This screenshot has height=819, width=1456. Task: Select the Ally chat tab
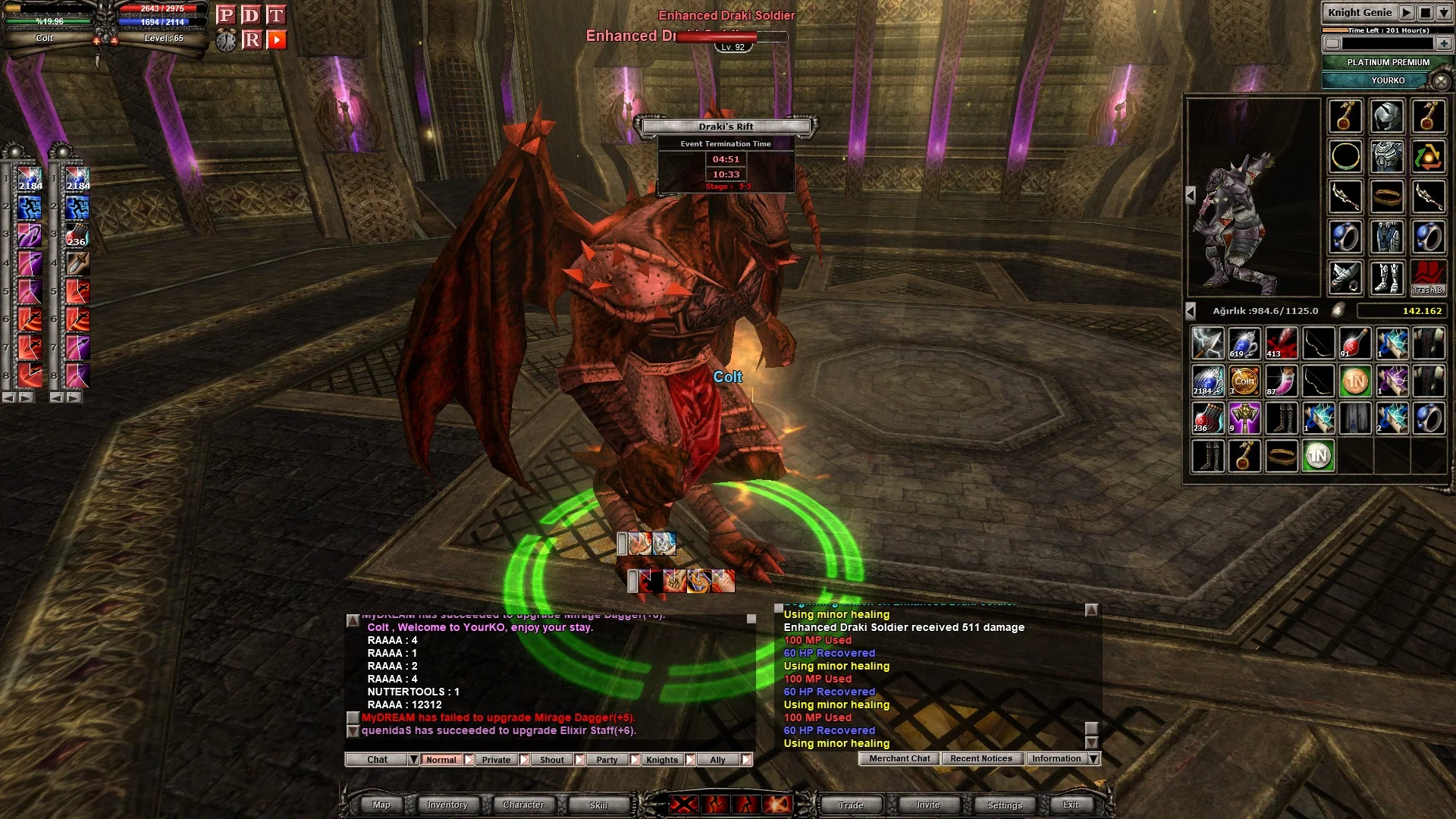point(717,760)
